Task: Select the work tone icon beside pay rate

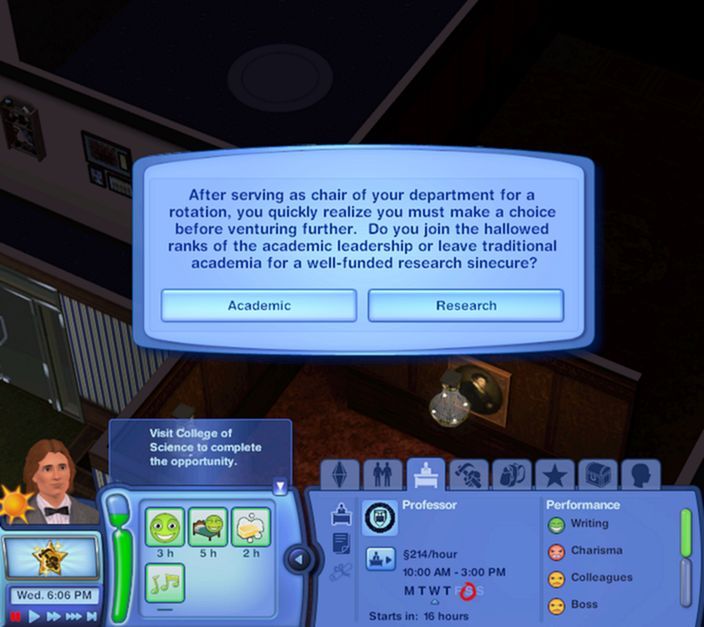Action: pos(379,559)
